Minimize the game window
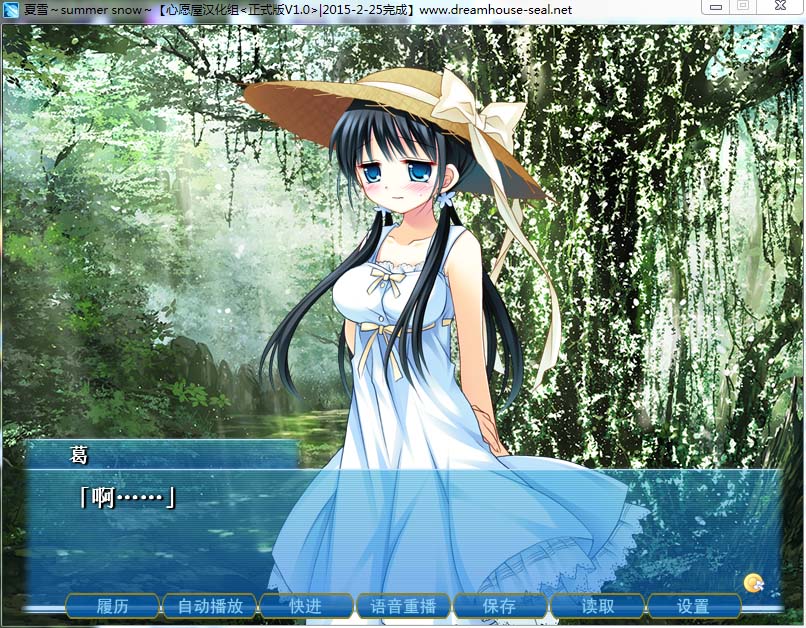Viewport: 806px width, 628px height. pyautogui.click(x=714, y=7)
